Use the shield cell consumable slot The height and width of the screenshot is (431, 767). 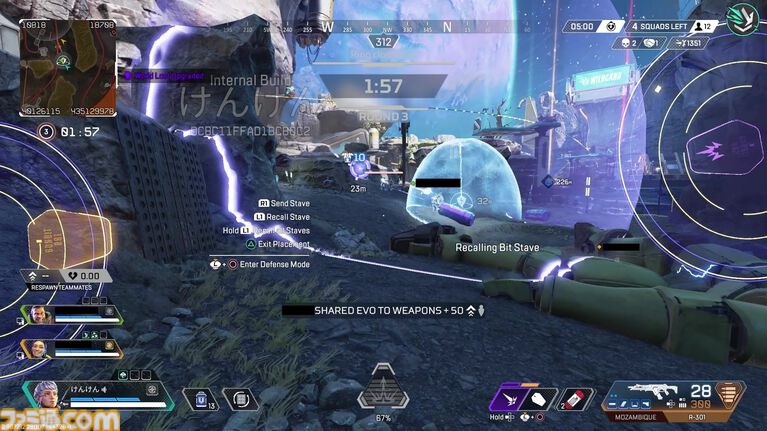(200, 399)
